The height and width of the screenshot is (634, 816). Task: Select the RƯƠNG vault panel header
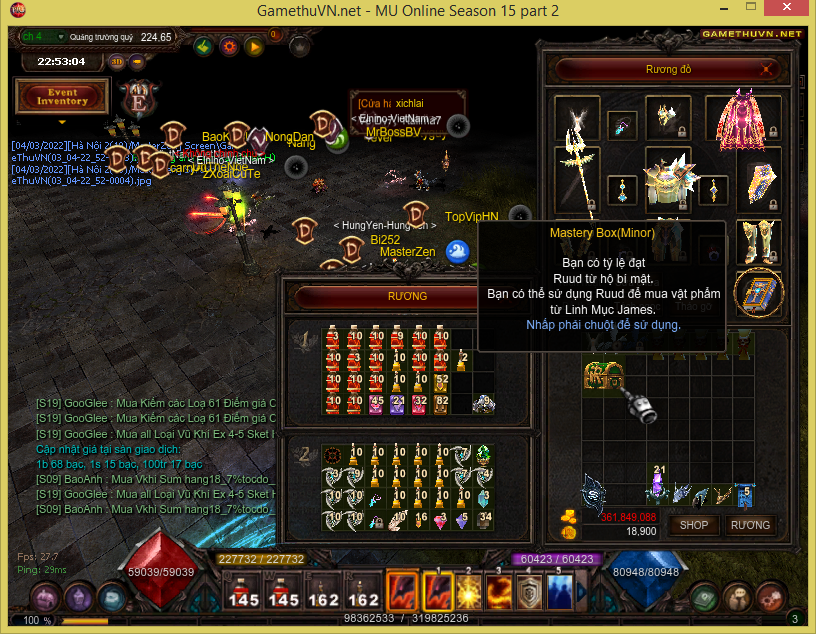(407, 296)
